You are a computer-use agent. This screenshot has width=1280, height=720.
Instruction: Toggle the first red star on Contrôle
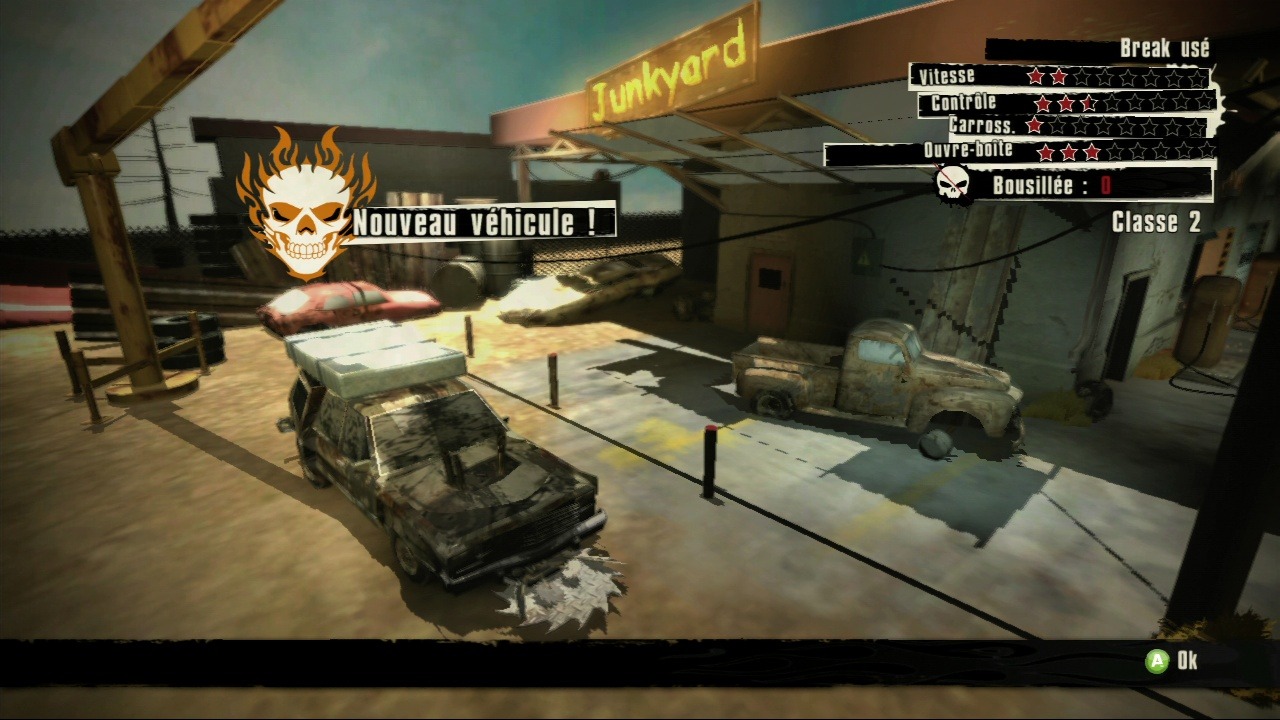coord(1041,103)
